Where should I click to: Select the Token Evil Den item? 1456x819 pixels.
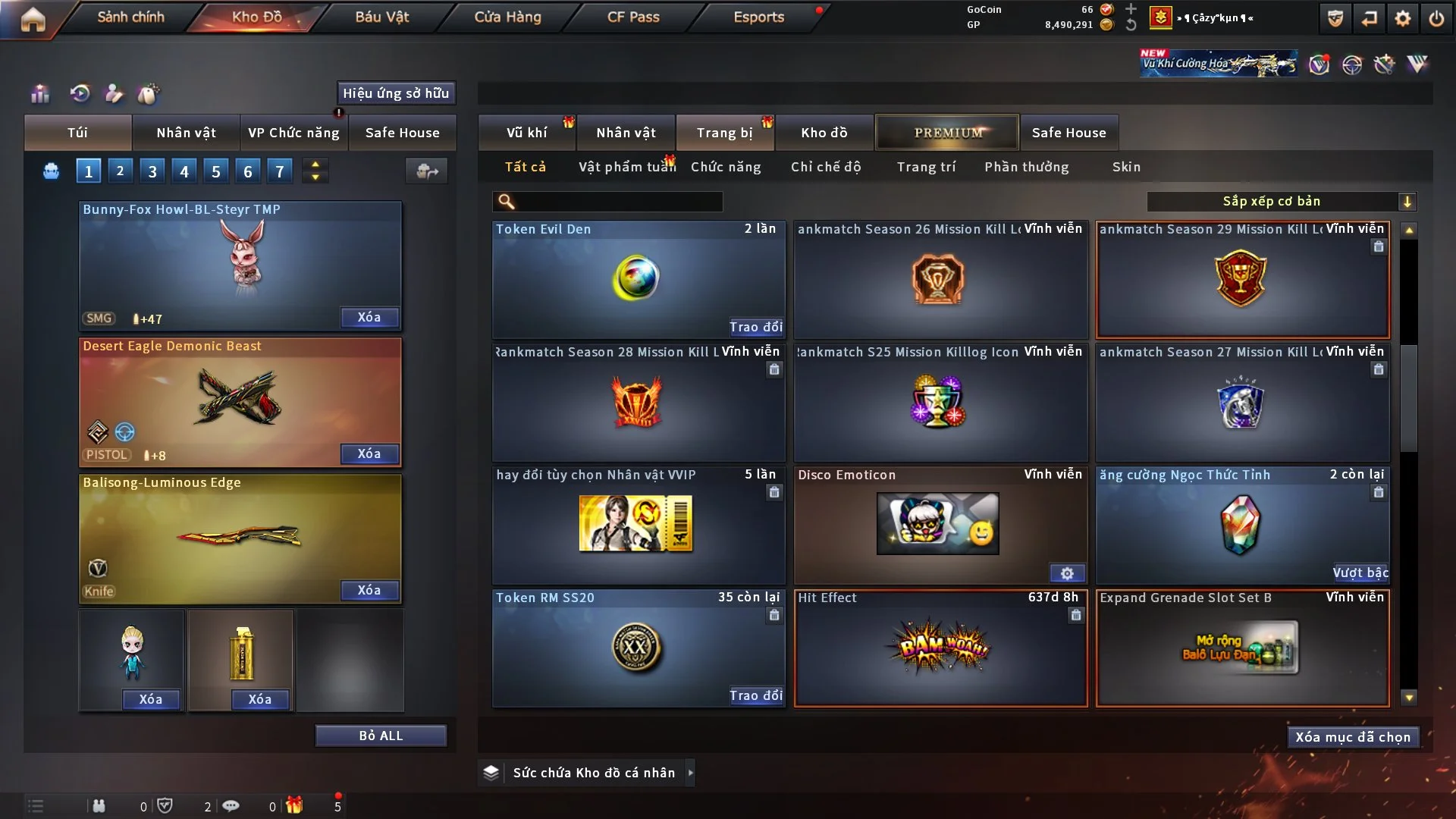637,279
